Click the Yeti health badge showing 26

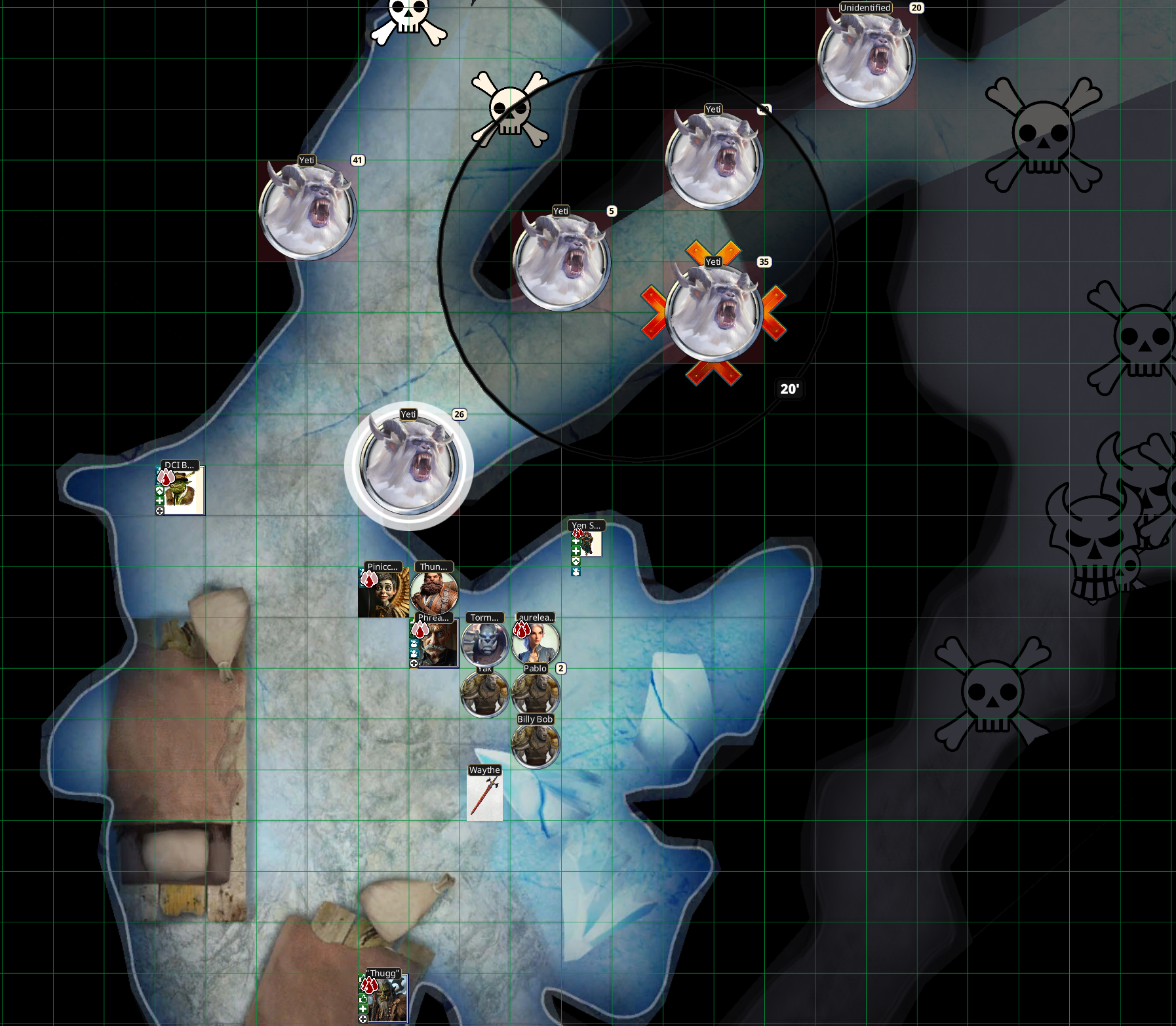[459, 415]
